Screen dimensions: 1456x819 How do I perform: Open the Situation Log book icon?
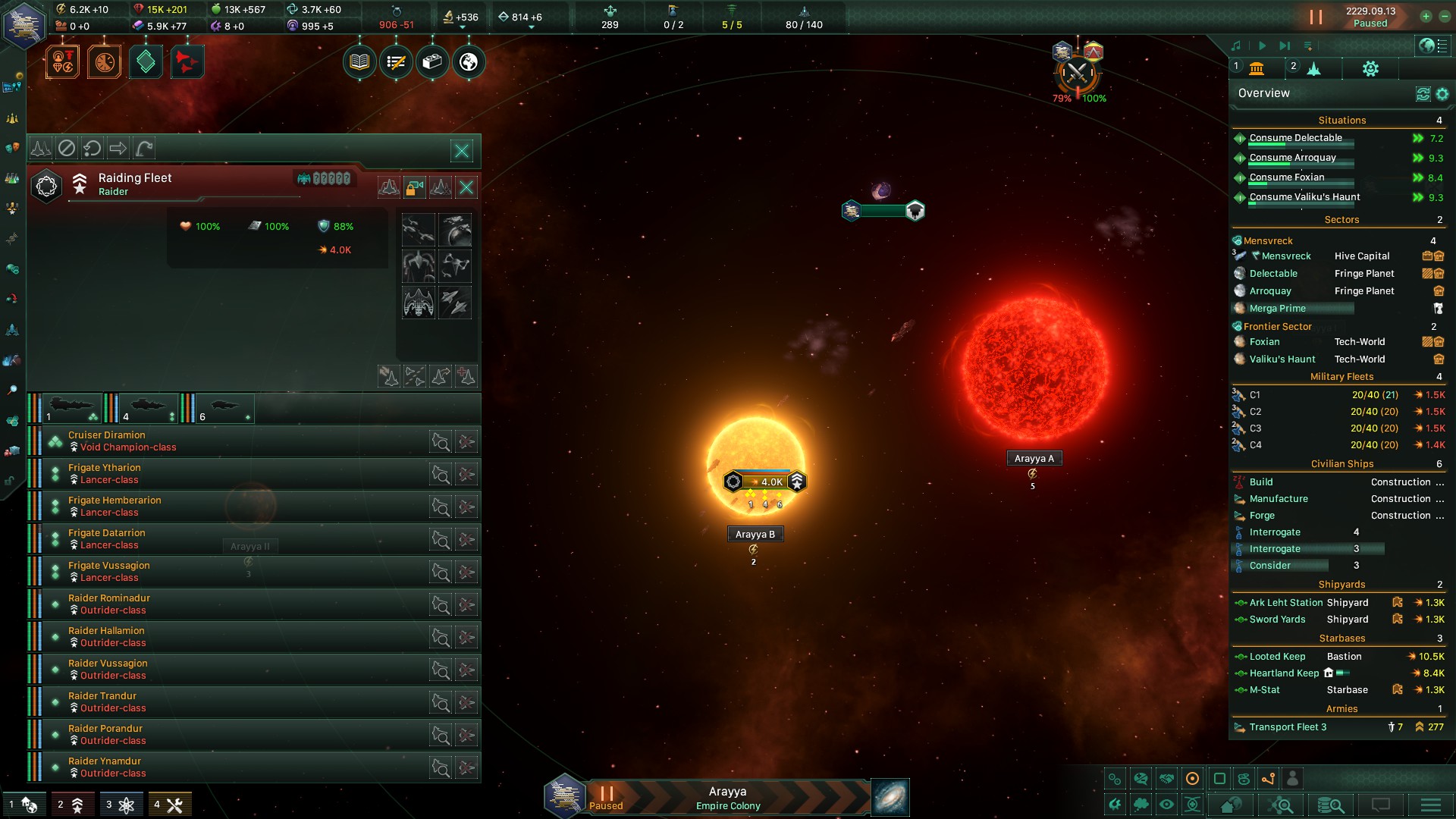[359, 62]
